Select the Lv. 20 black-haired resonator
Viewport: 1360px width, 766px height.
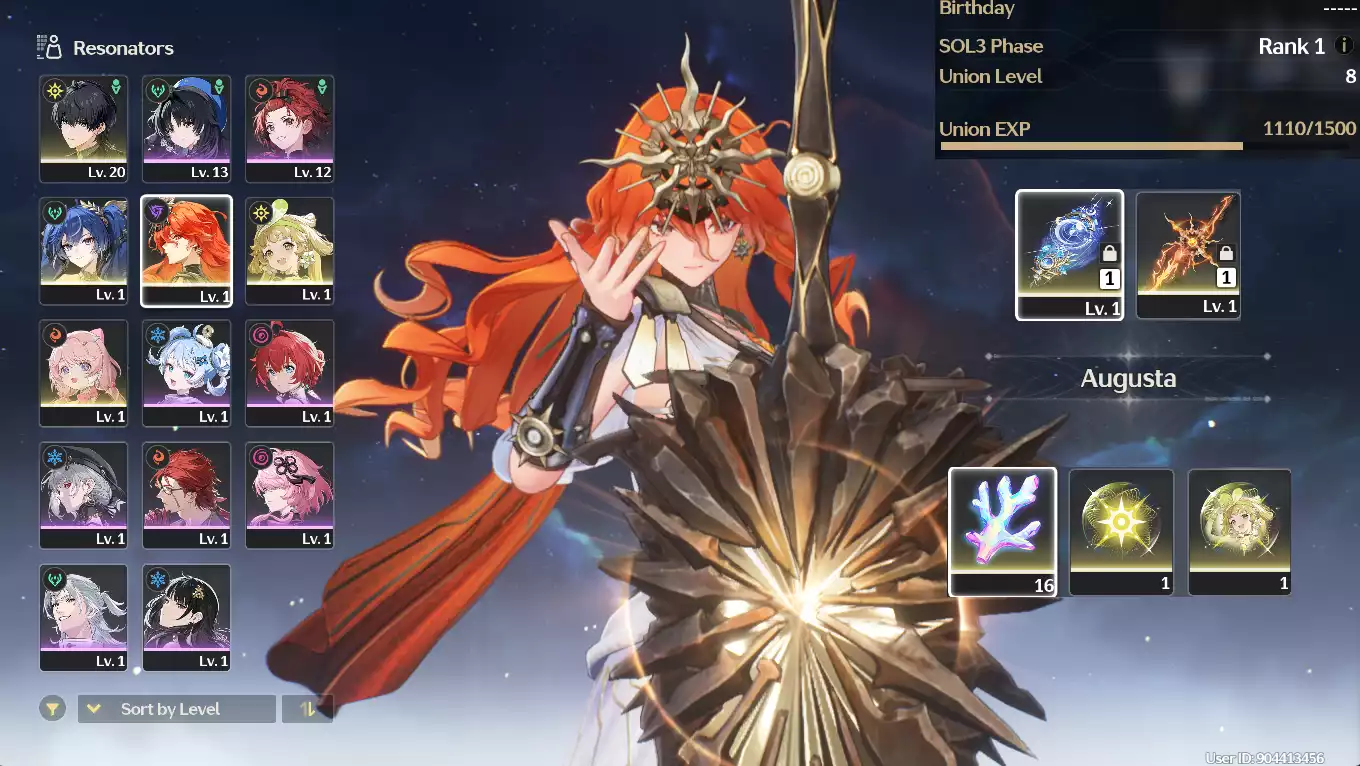click(x=84, y=128)
